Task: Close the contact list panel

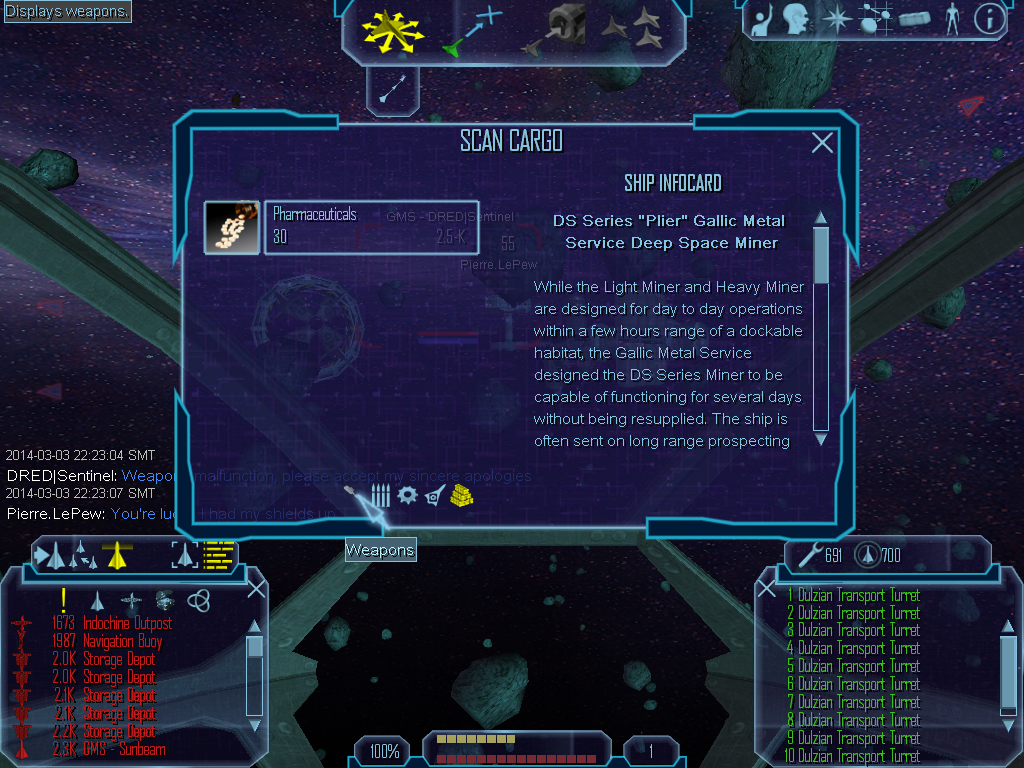Action: [256, 588]
